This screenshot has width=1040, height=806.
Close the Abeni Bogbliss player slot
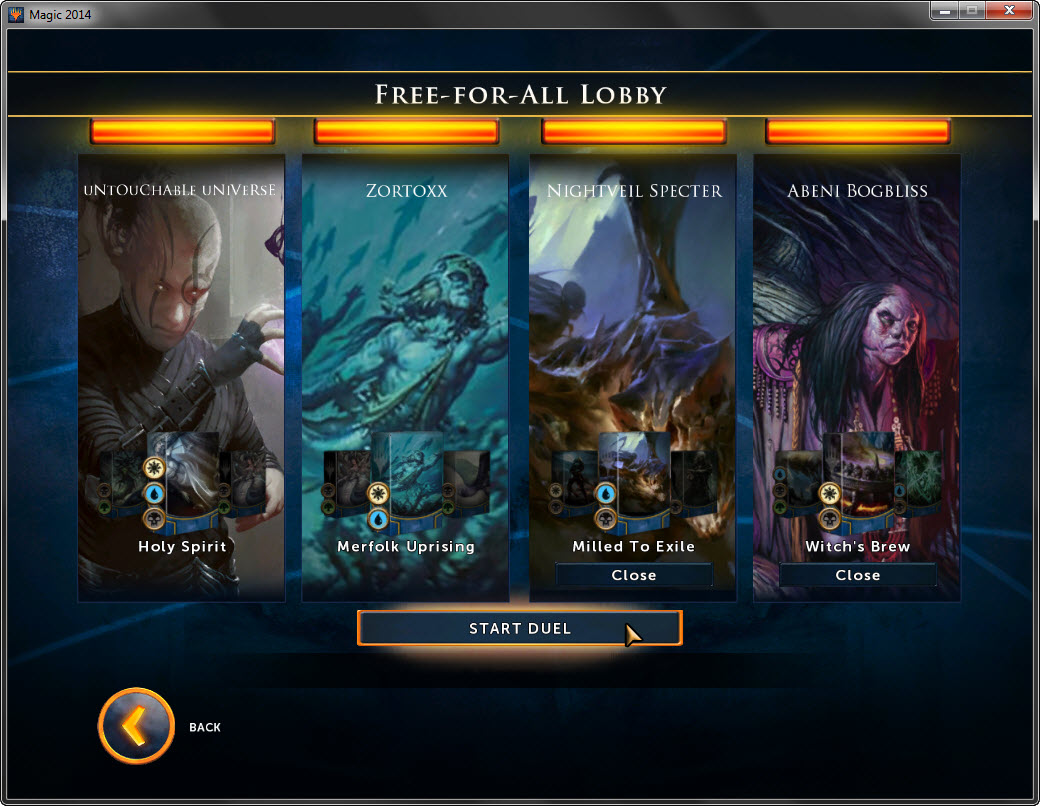tap(857, 575)
